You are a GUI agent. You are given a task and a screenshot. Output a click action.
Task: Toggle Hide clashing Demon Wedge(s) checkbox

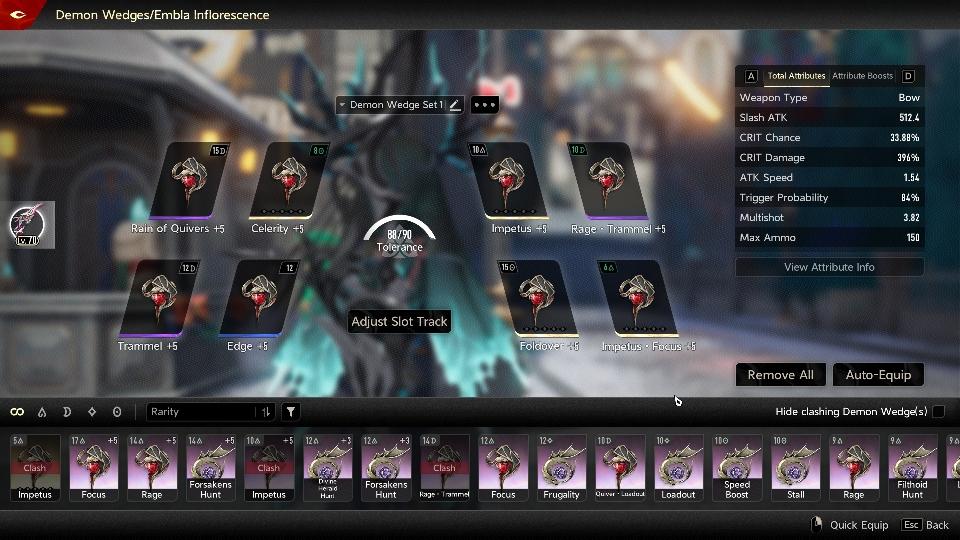click(938, 412)
